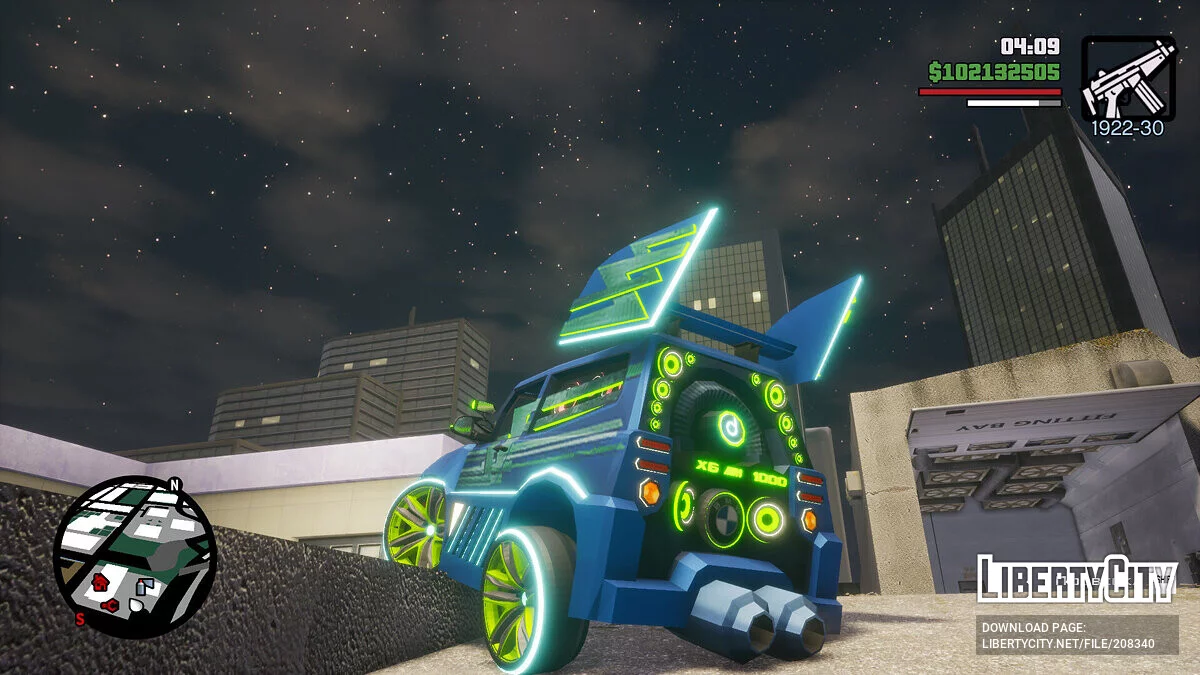Select the submachine gun weapon icon
Viewport: 1200px width, 675px height.
pos(1128,78)
